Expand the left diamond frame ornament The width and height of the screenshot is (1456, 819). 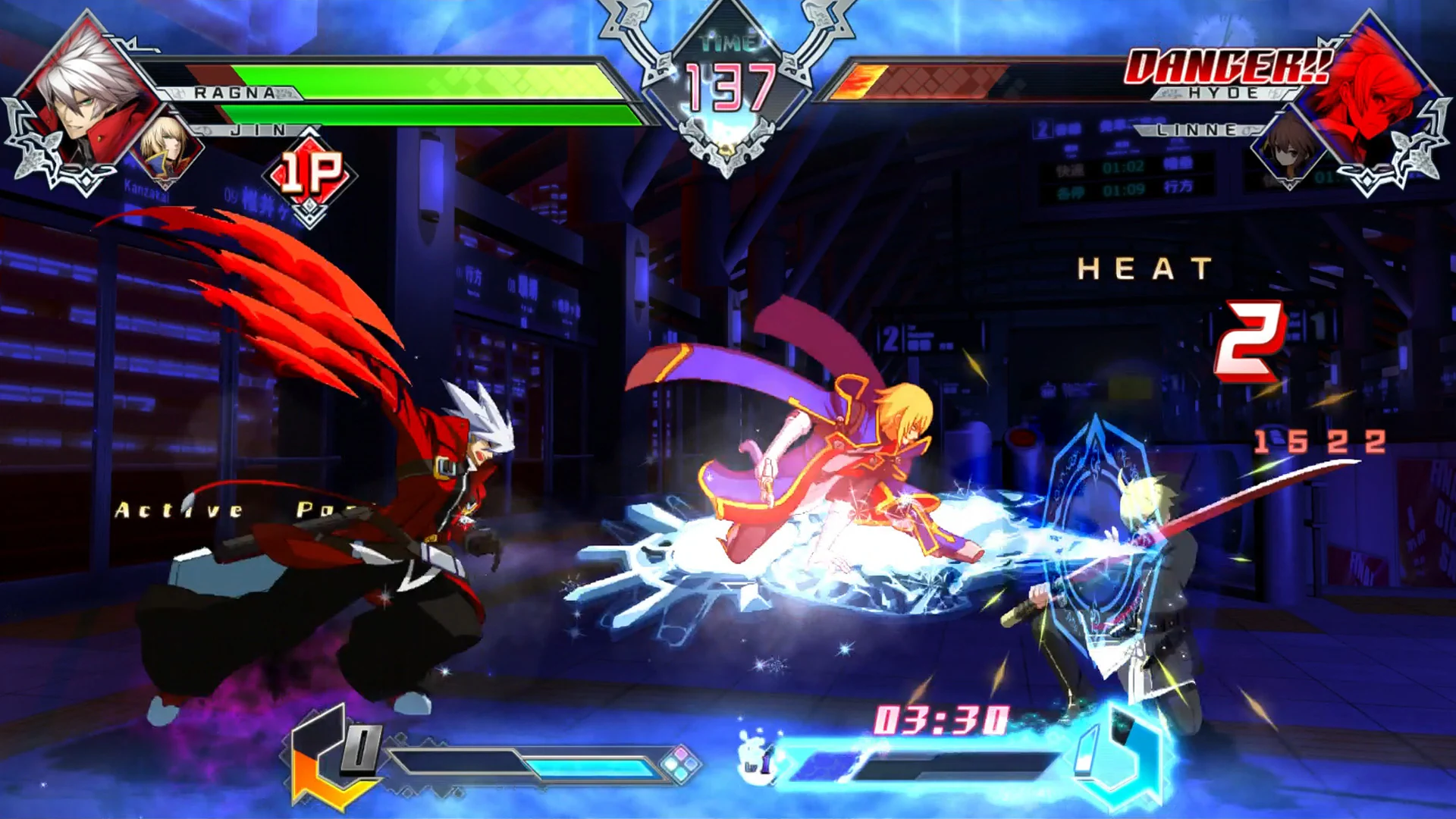tap(45, 144)
